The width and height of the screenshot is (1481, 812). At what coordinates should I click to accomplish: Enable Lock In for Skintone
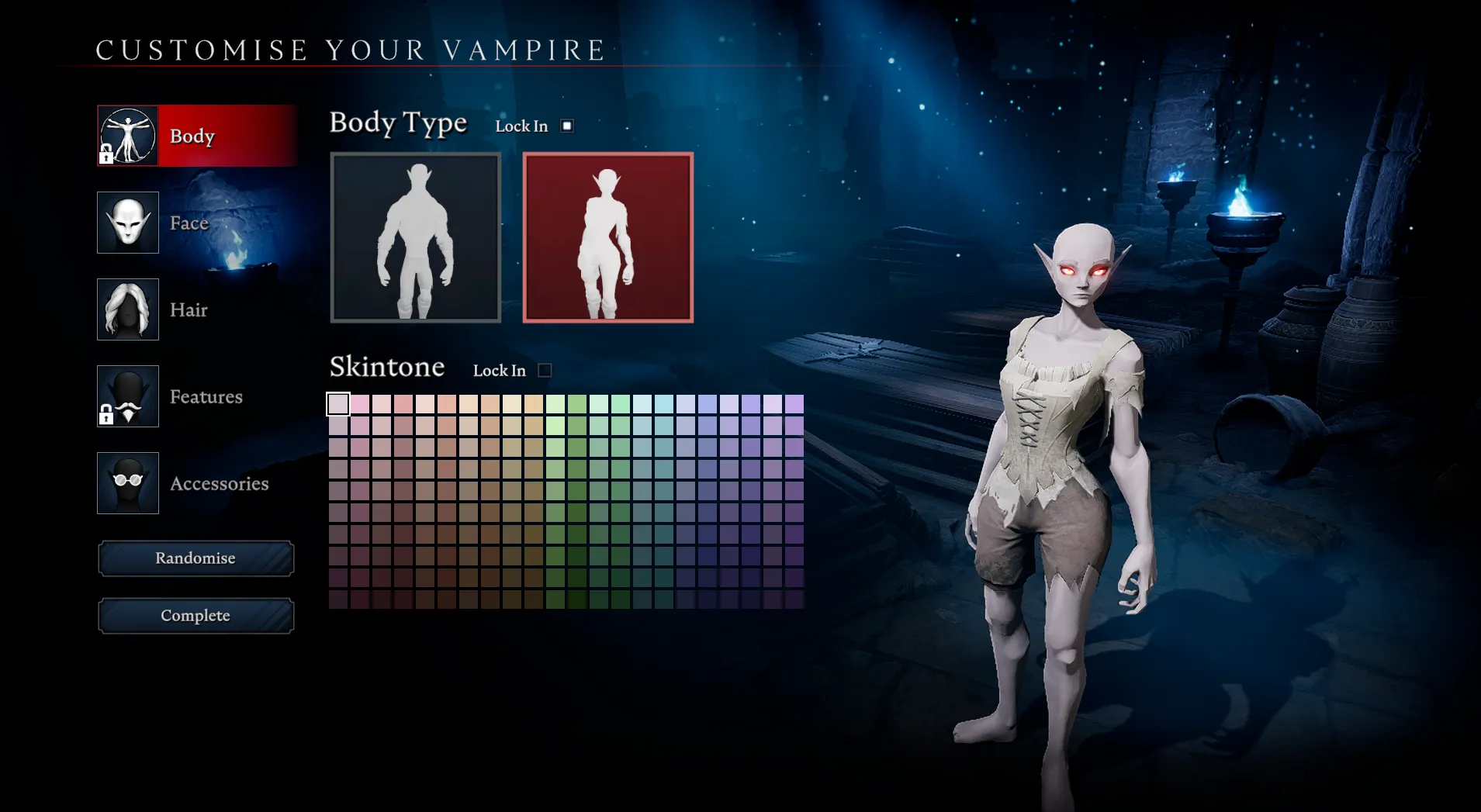pyautogui.click(x=545, y=370)
